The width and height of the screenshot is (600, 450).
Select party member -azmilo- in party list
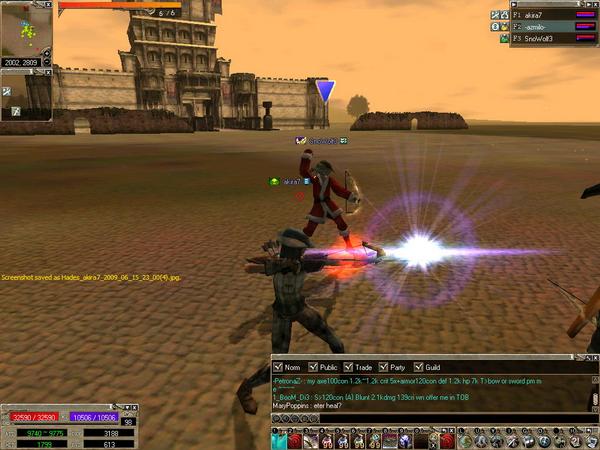click(542, 27)
